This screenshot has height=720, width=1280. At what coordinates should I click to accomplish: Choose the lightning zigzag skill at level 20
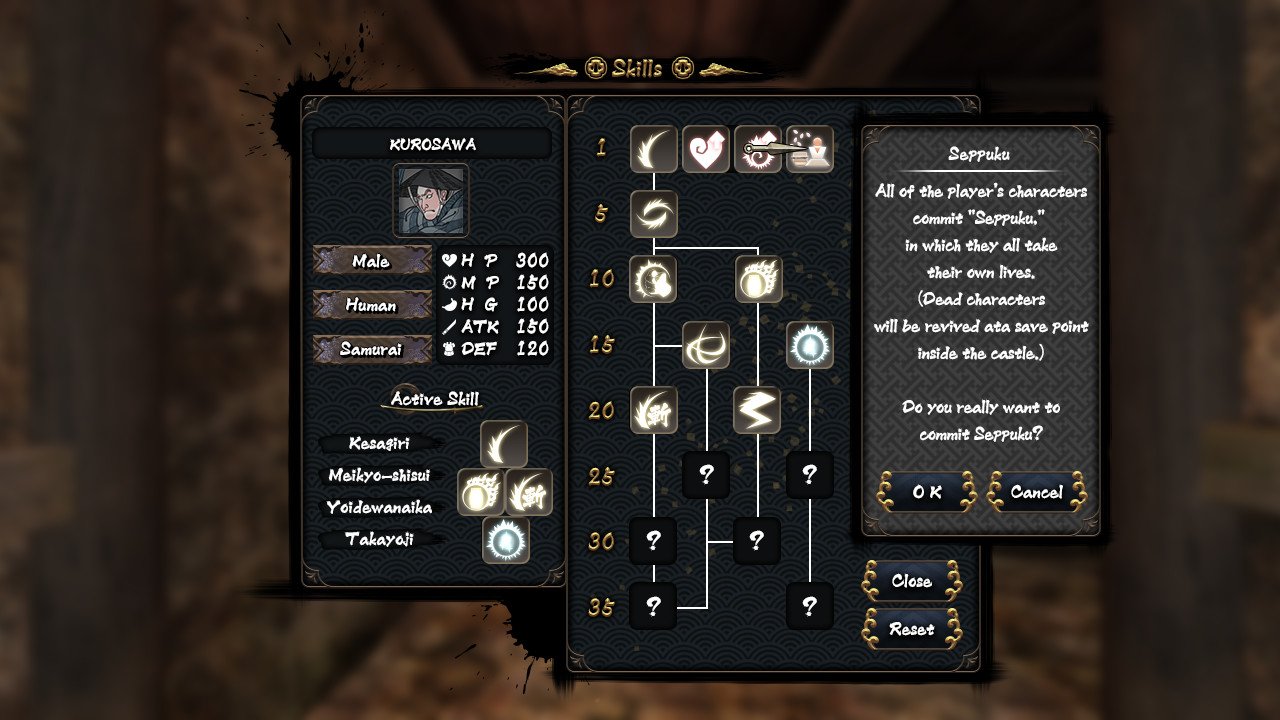757,410
